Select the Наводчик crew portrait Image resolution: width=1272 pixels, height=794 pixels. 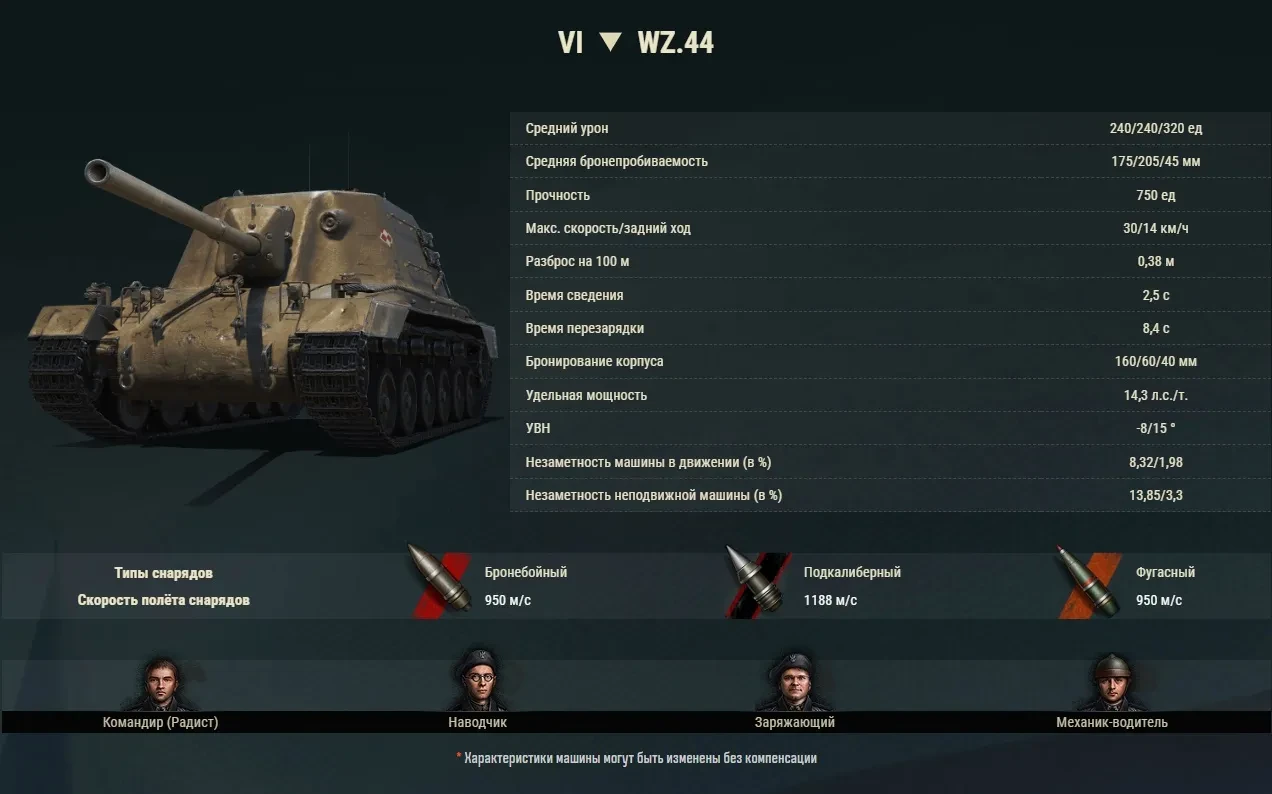tap(478, 682)
